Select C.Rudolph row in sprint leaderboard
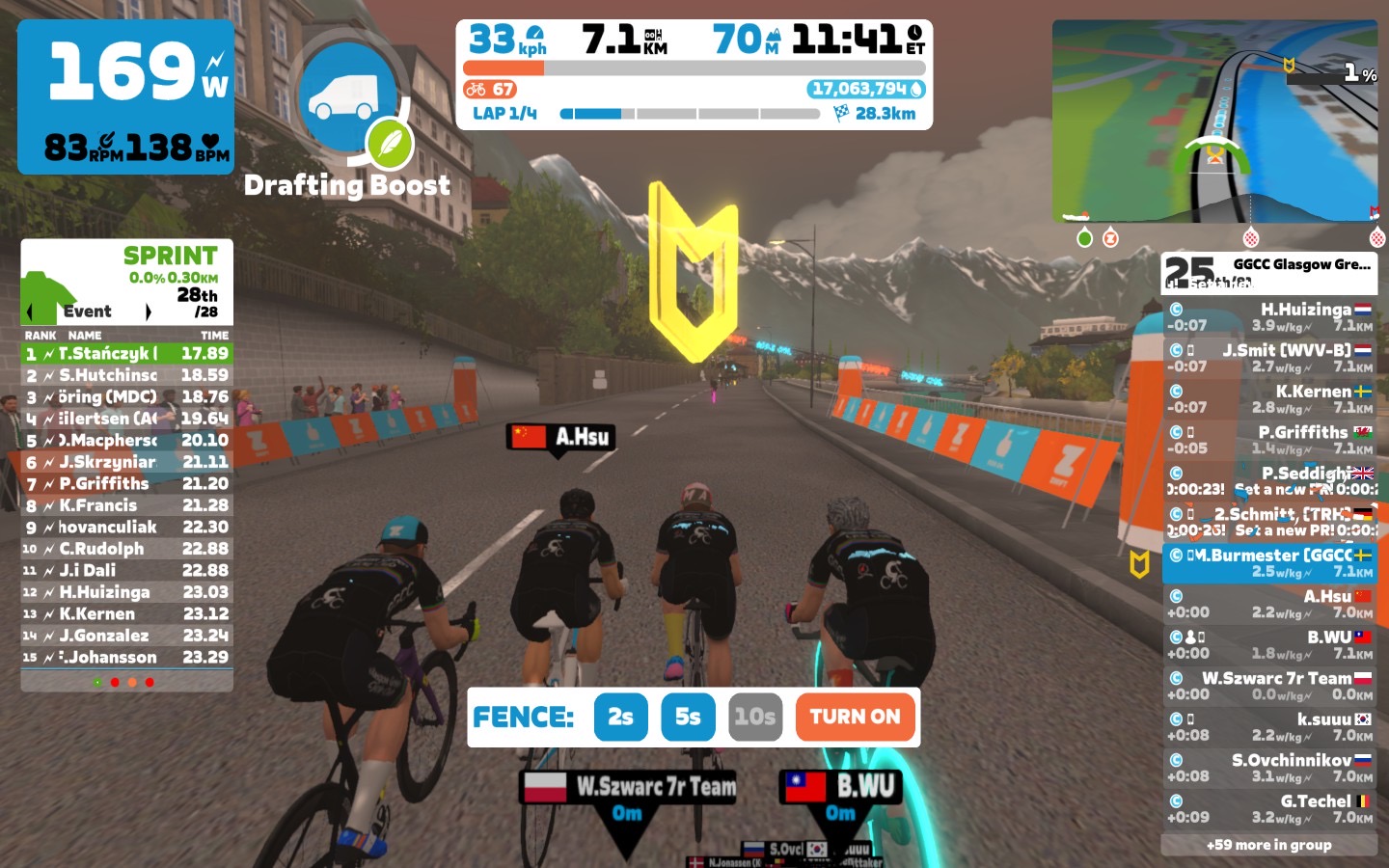 126,549
